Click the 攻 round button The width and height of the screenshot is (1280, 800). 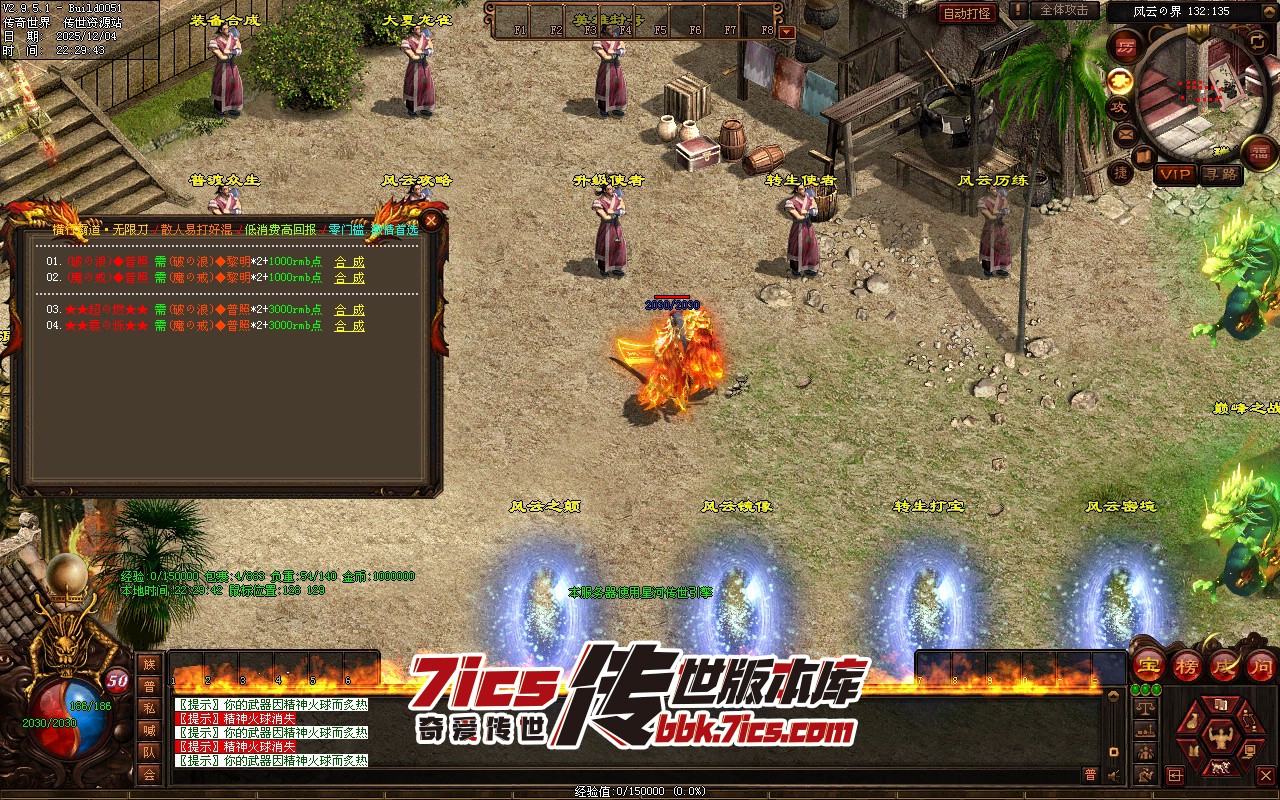click(1120, 106)
